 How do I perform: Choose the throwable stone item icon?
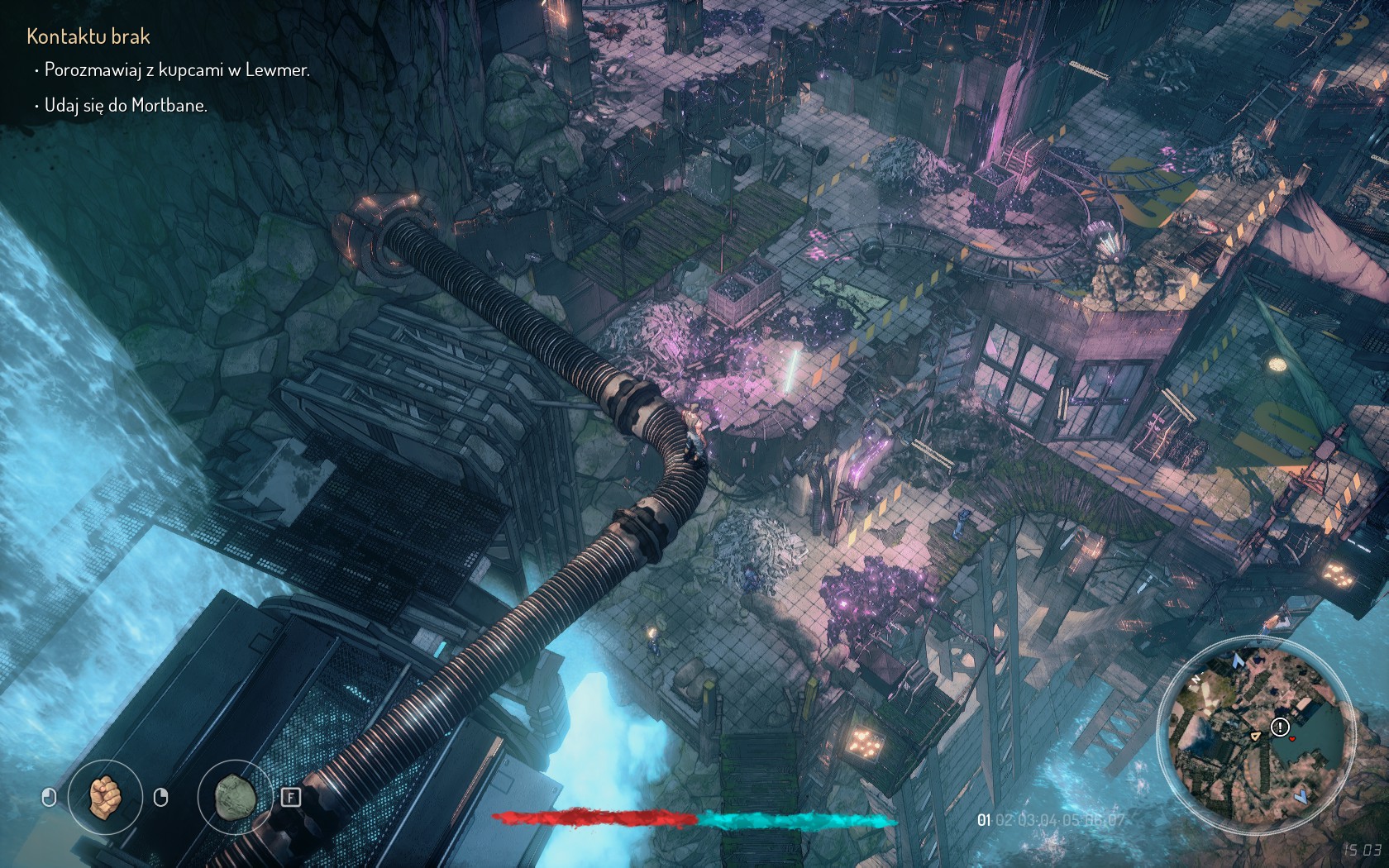click(234, 797)
